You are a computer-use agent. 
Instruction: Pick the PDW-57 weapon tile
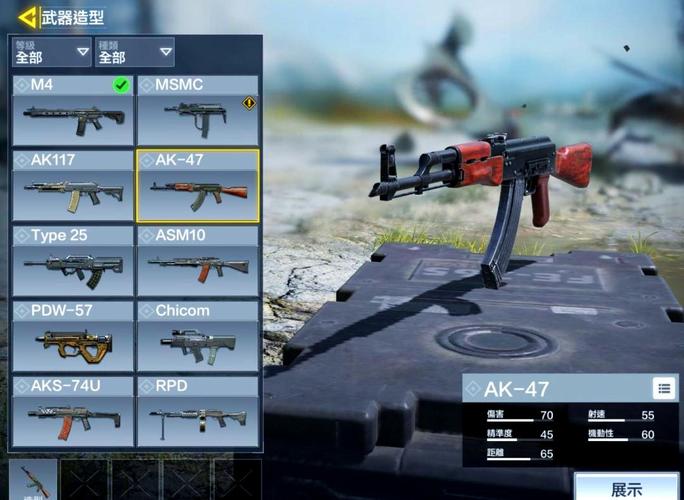(x=73, y=336)
